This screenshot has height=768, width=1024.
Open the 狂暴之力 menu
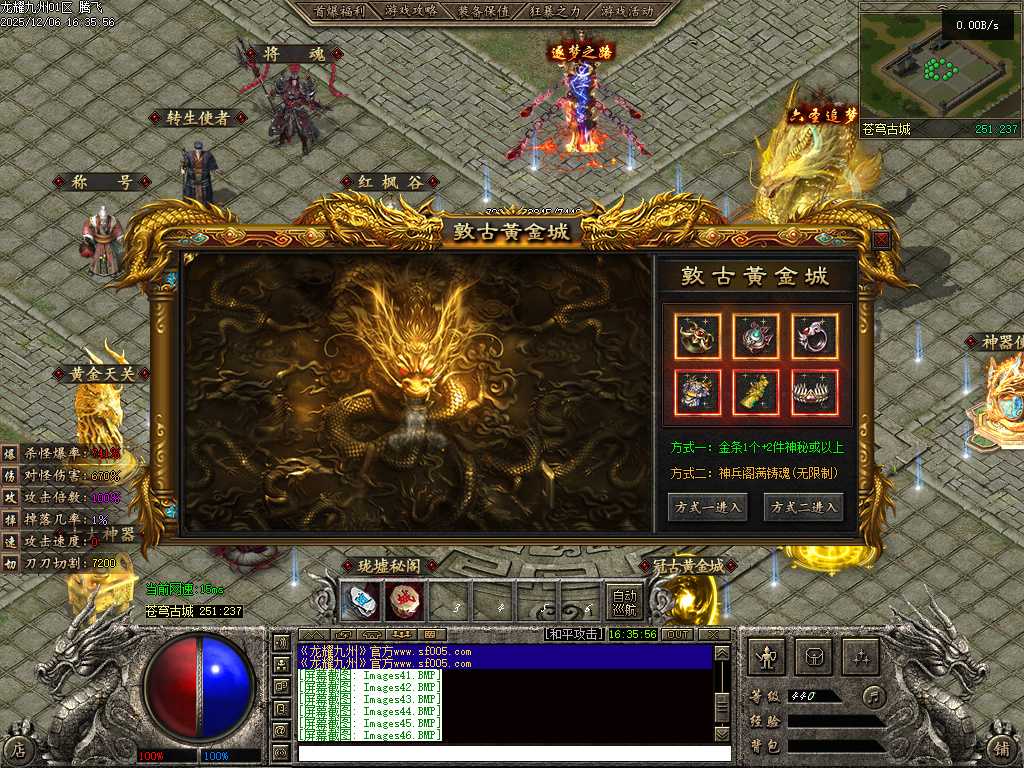pyautogui.click(x=556, y=11)
